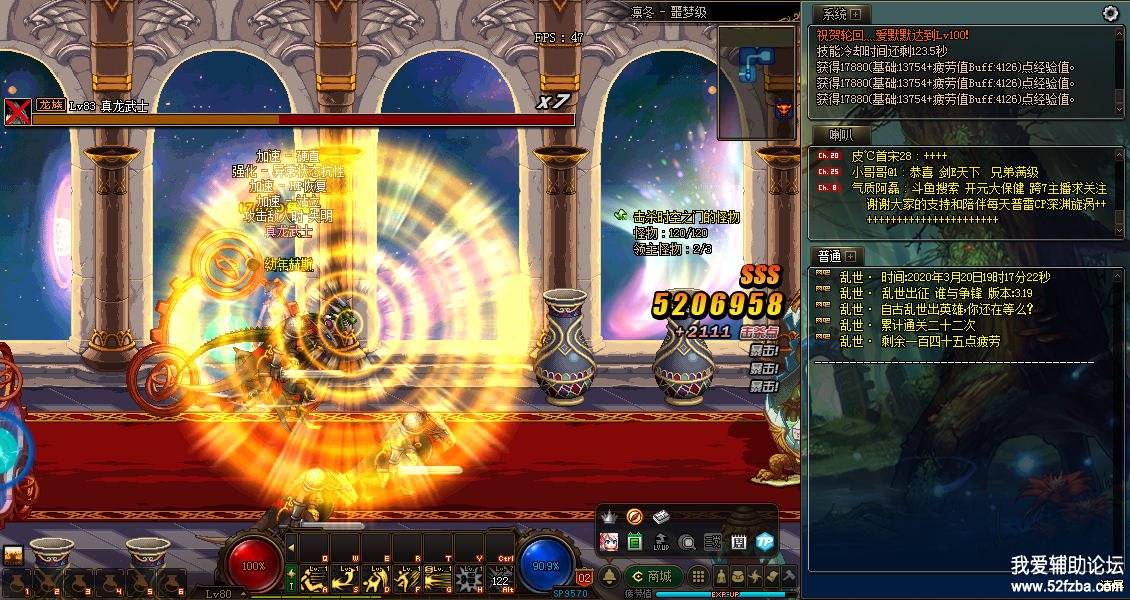Open the 商城 shop button
The image size is (1130, 600).
(653, 576)
